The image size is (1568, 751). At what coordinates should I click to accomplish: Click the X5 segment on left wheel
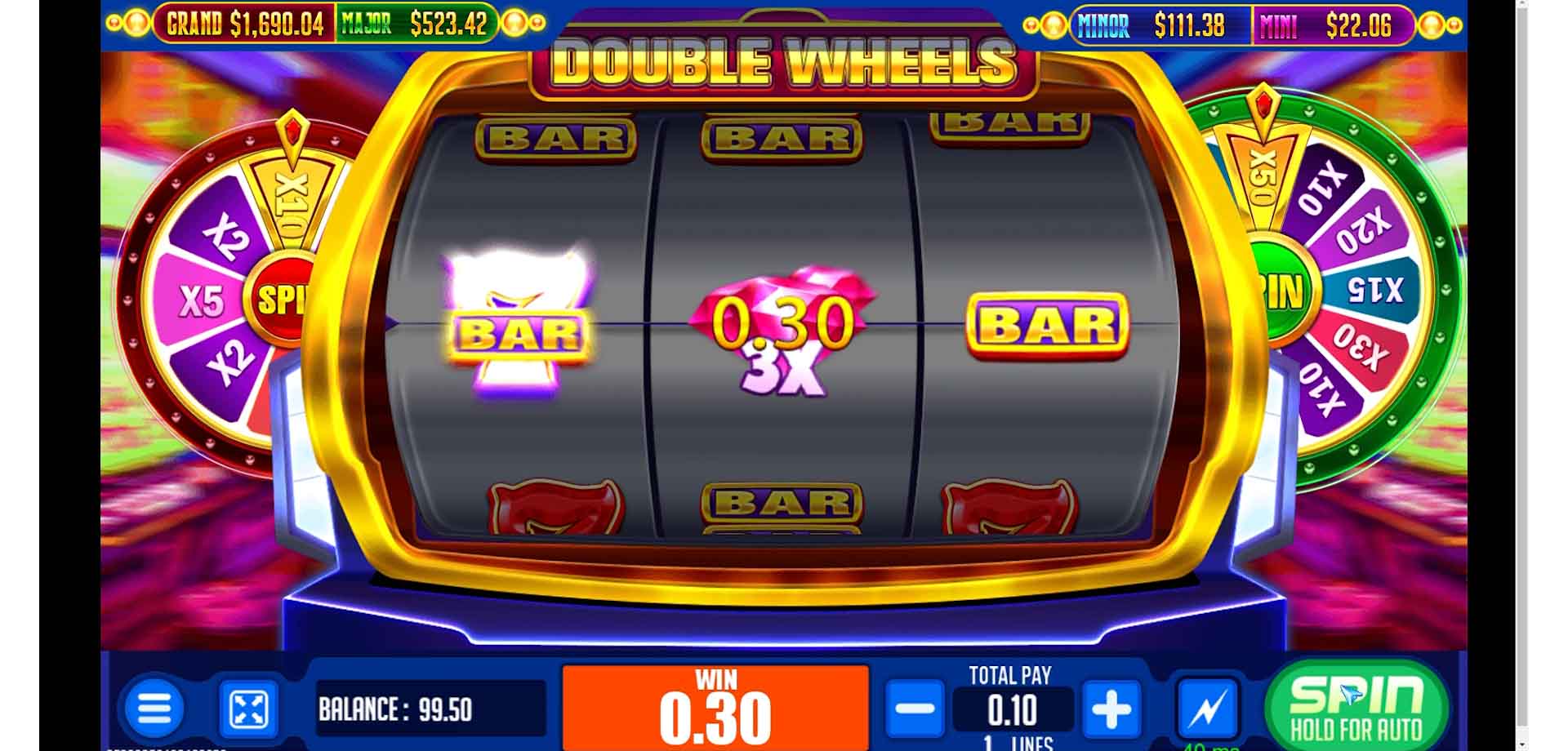(201, 300)
